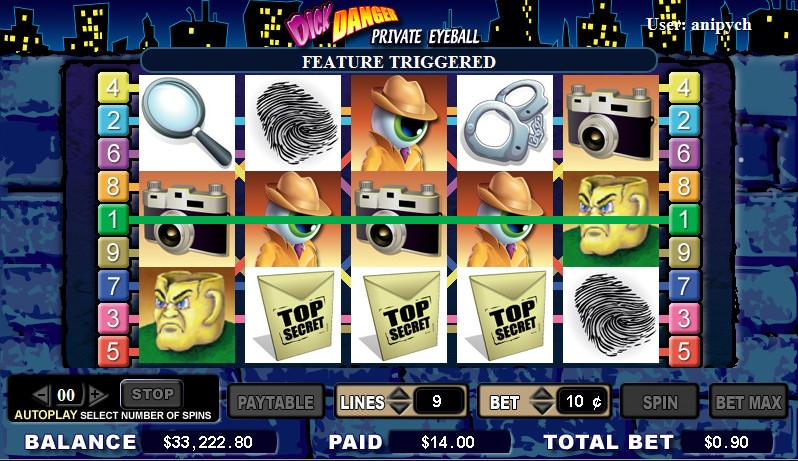Screen dimensions: 798x461
Task: Lower the bet amount
Action: point(540,410)
